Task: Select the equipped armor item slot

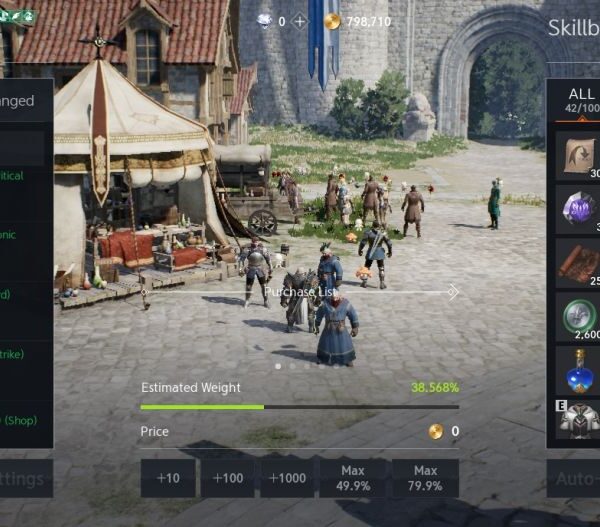Action: 579,421
